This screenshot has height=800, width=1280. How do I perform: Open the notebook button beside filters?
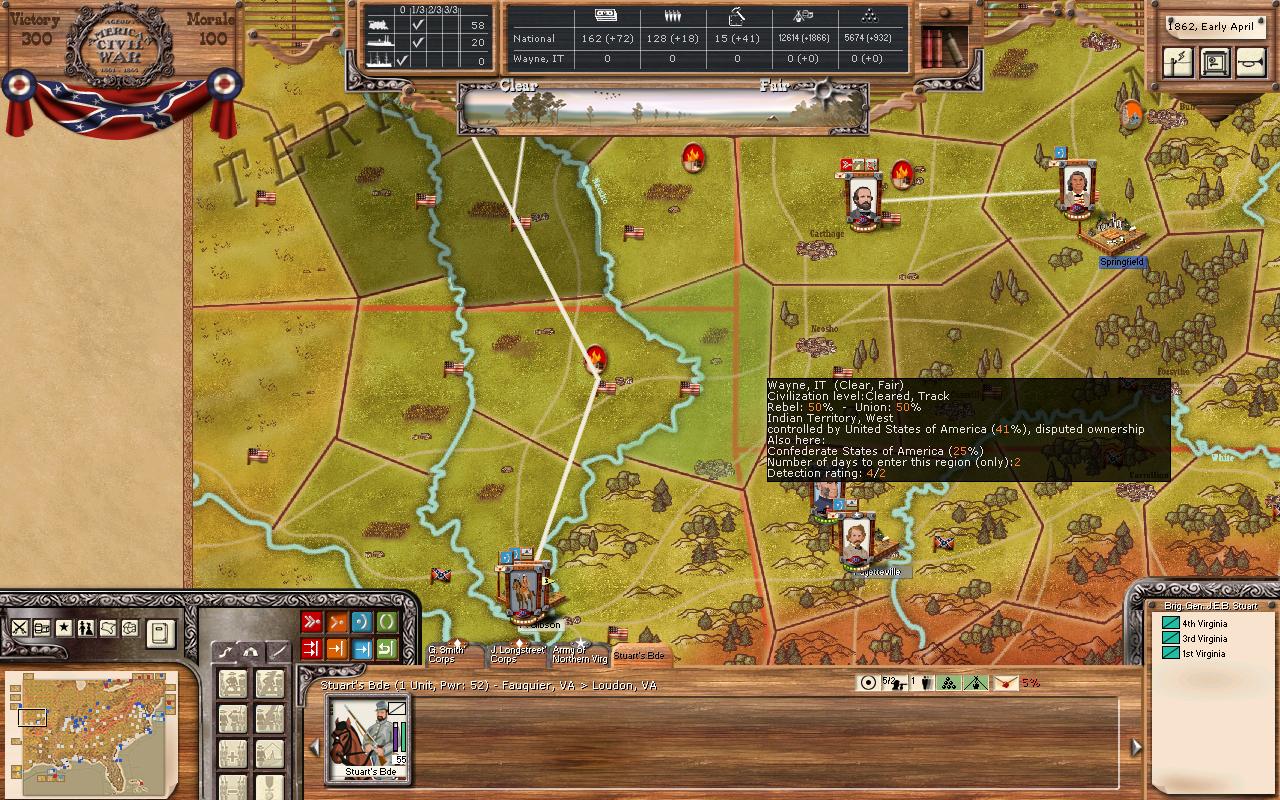(160, 632)
